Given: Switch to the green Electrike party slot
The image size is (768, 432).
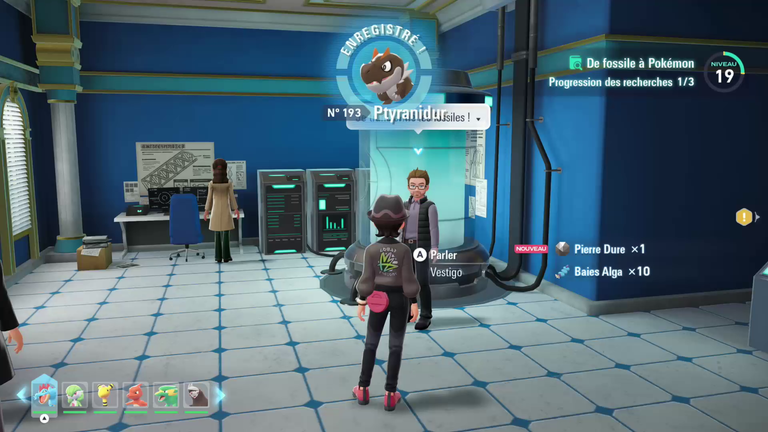Looking at the screenshot, I should tap(166, 395).
